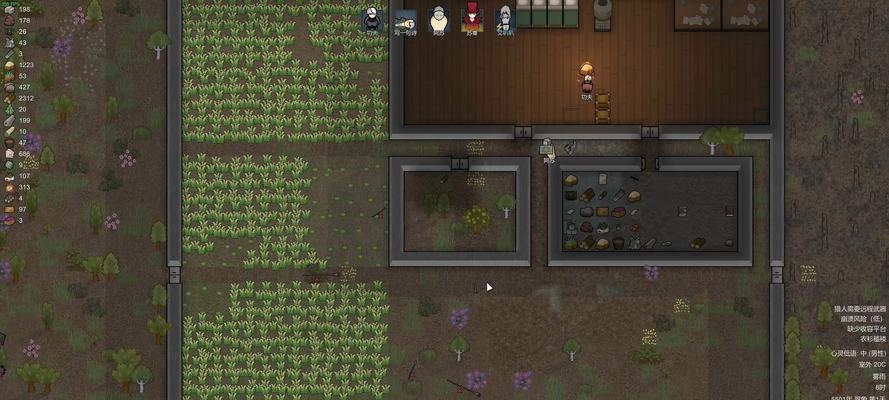Pick the pale hooded colonist portrait with lightning icon

pyautogui.click(x=505, y=18)
